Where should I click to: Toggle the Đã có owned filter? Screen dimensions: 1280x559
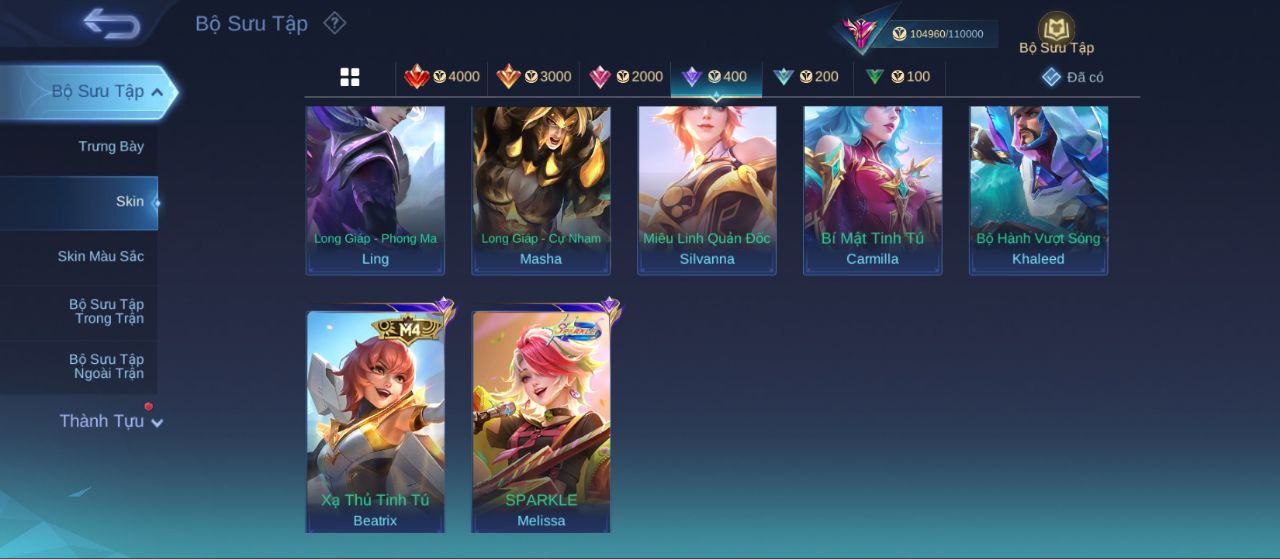coord(1073,77)
